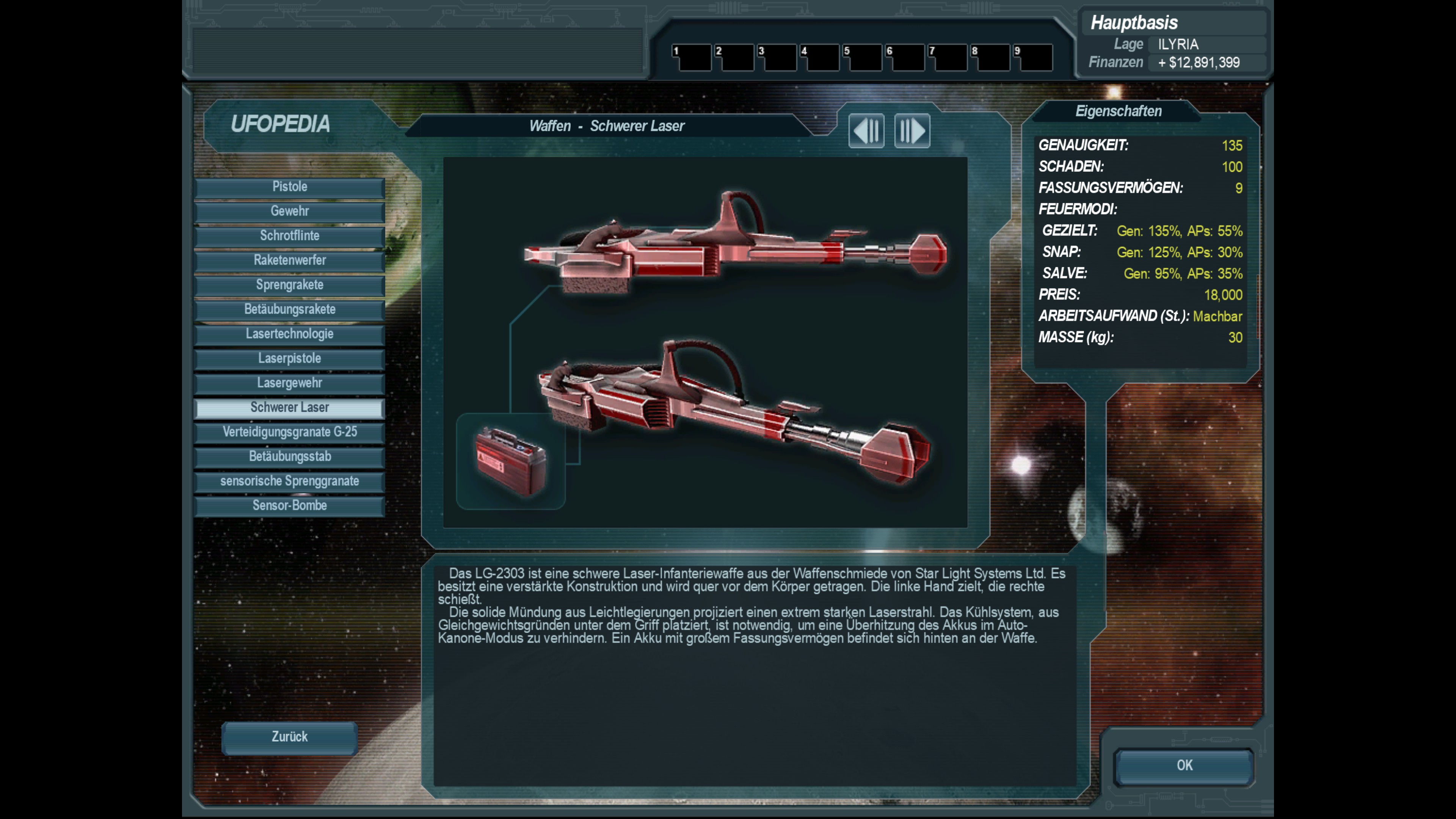The height and width of the screenshot is (819, 1456).
Task: Choose the Sensor-Bombe entry
Action: tap(289, 506)
